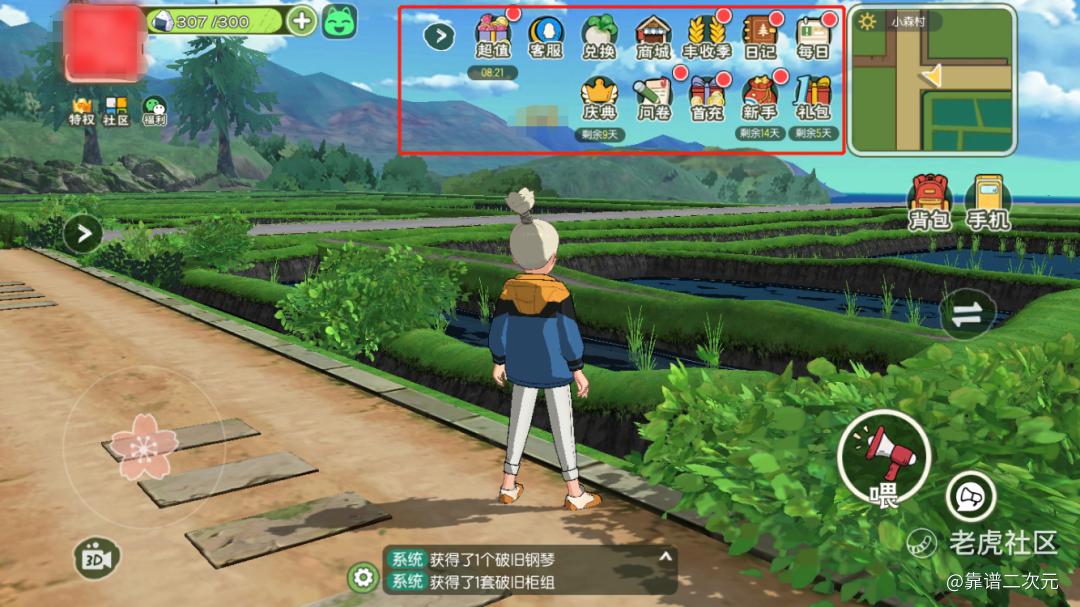This screenshot has width=1080, height=607.
Task: Add more rice ball stamina with plus
Action: click(301, 20)
